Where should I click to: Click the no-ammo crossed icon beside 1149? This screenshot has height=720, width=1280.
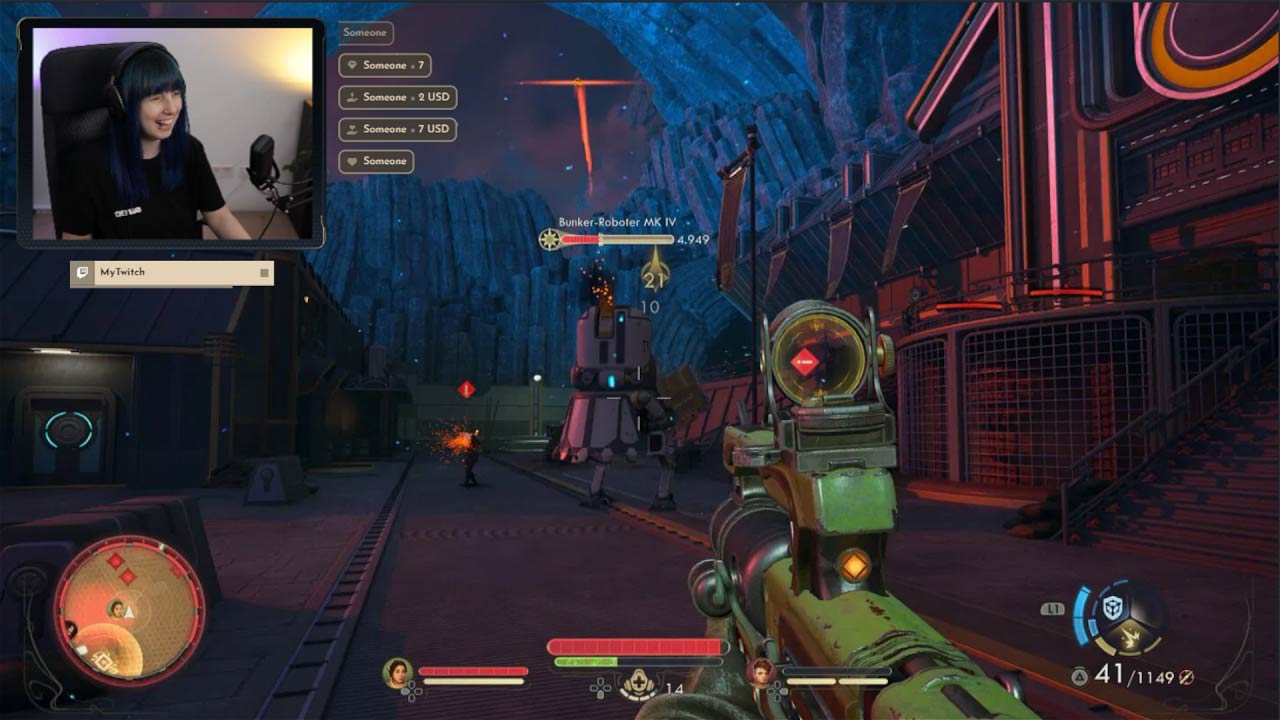coord(1187,677)
